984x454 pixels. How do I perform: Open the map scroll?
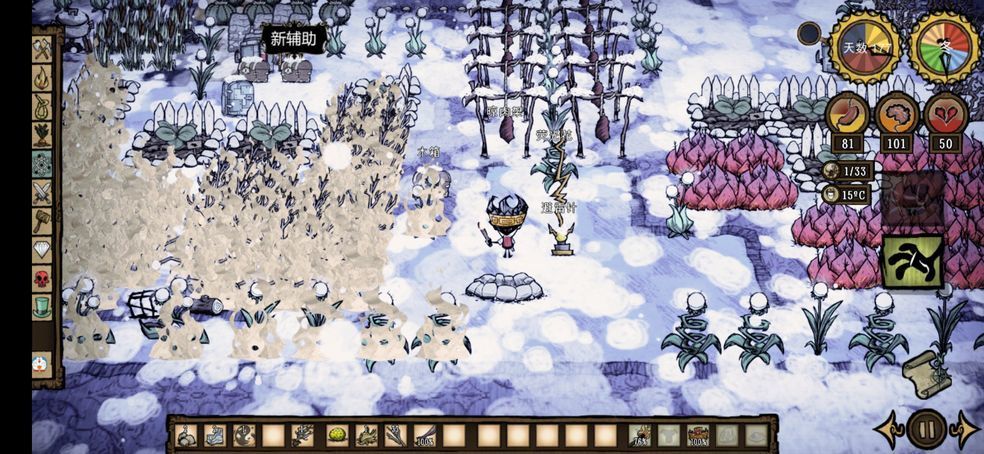tap(926, 373)
